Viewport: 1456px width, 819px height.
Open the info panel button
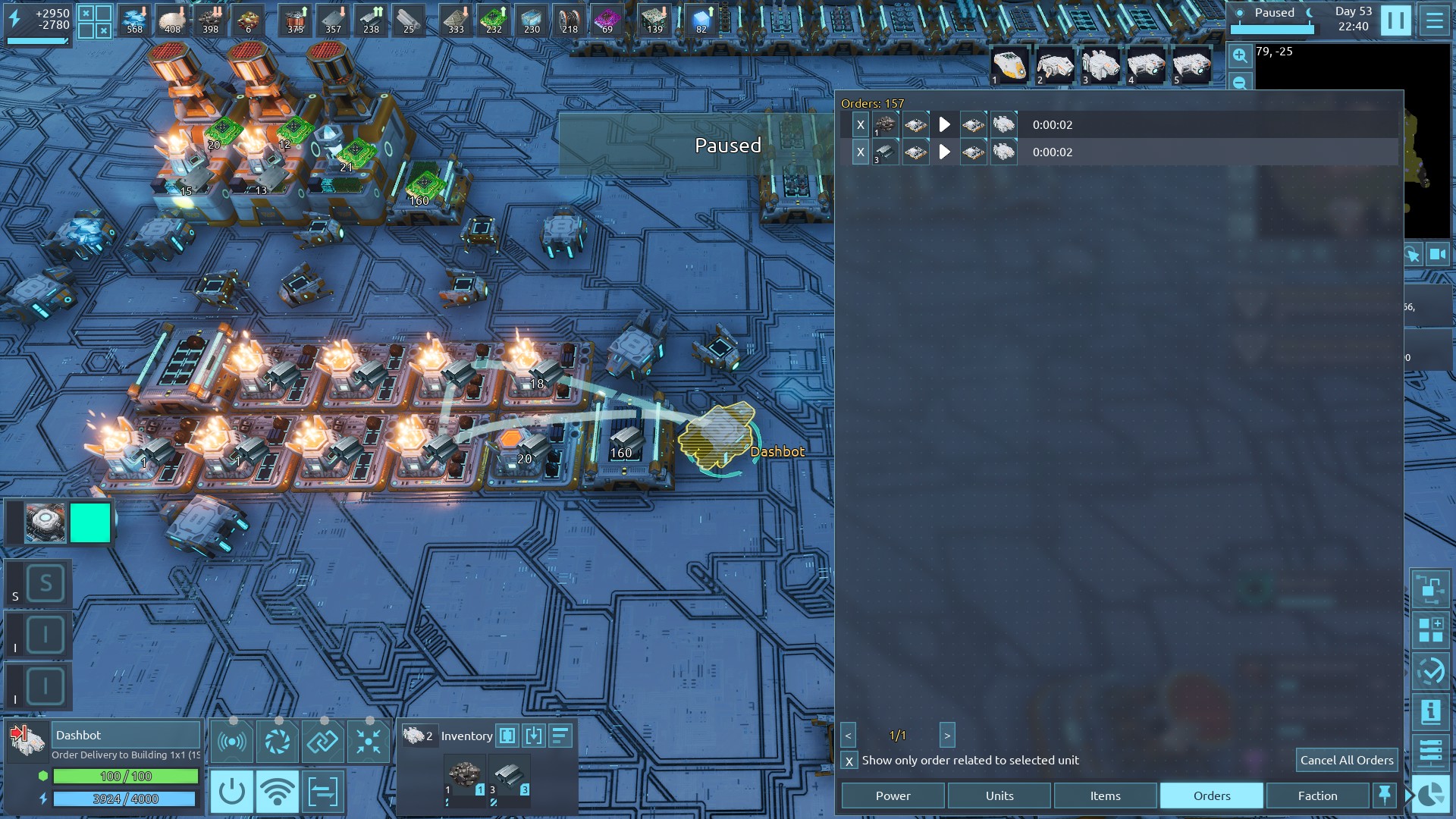(1430, 712)
